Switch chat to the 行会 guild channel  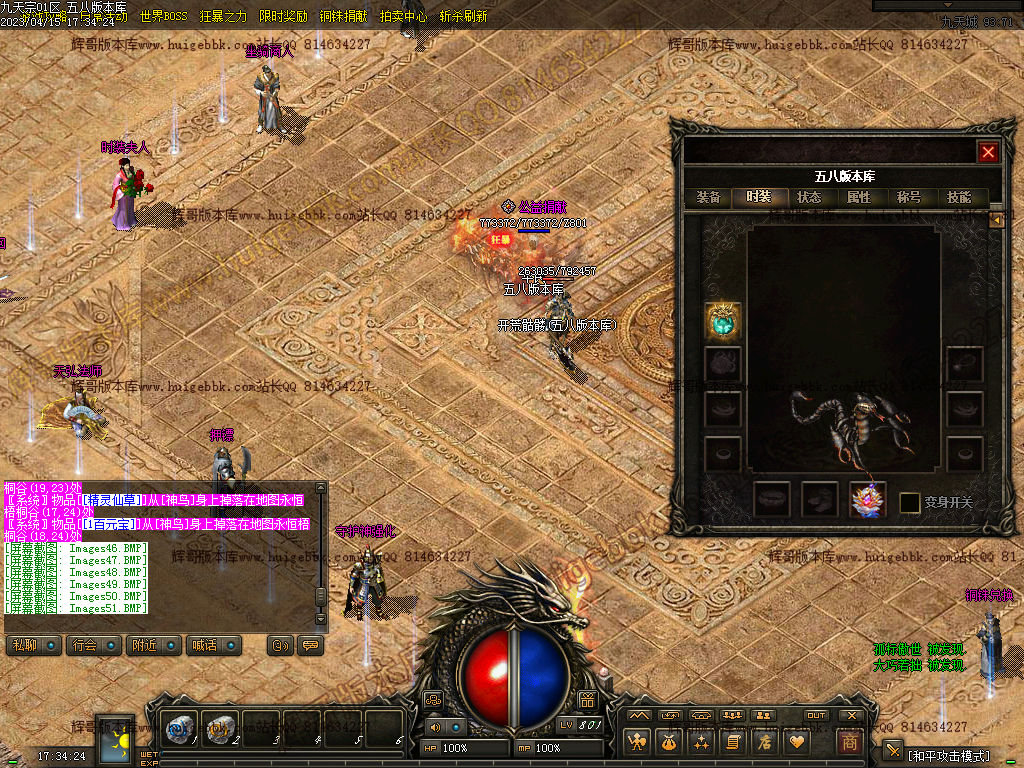click(92, 646)
